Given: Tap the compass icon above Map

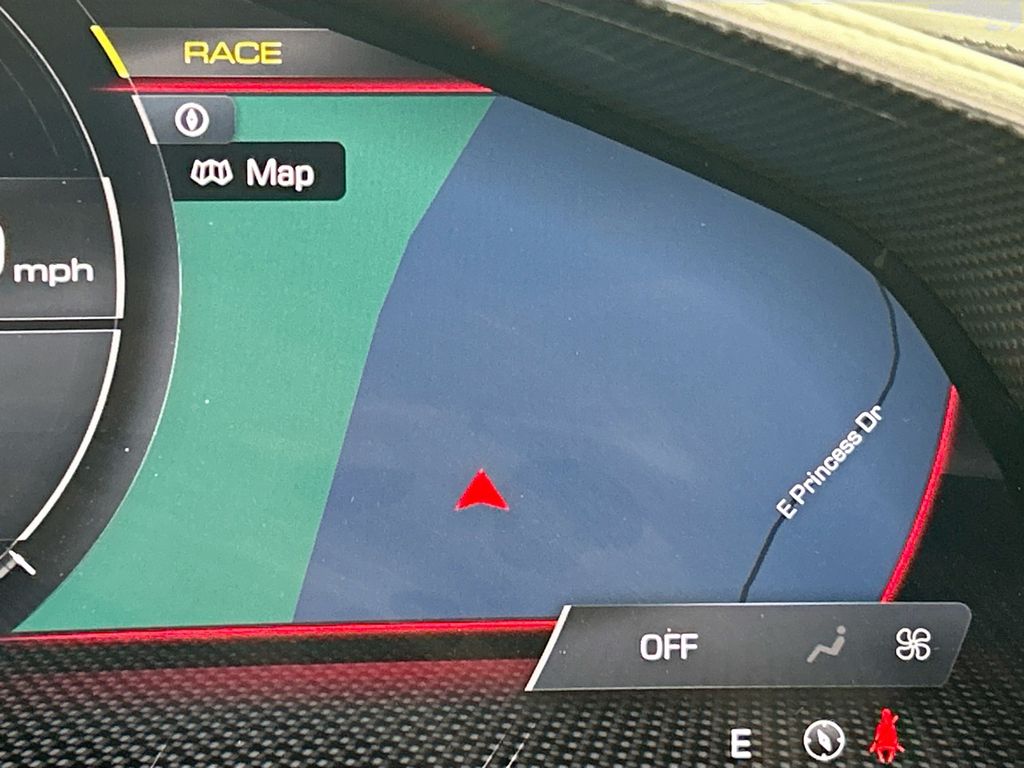Looking at the screenshot, I should [191, 120].
